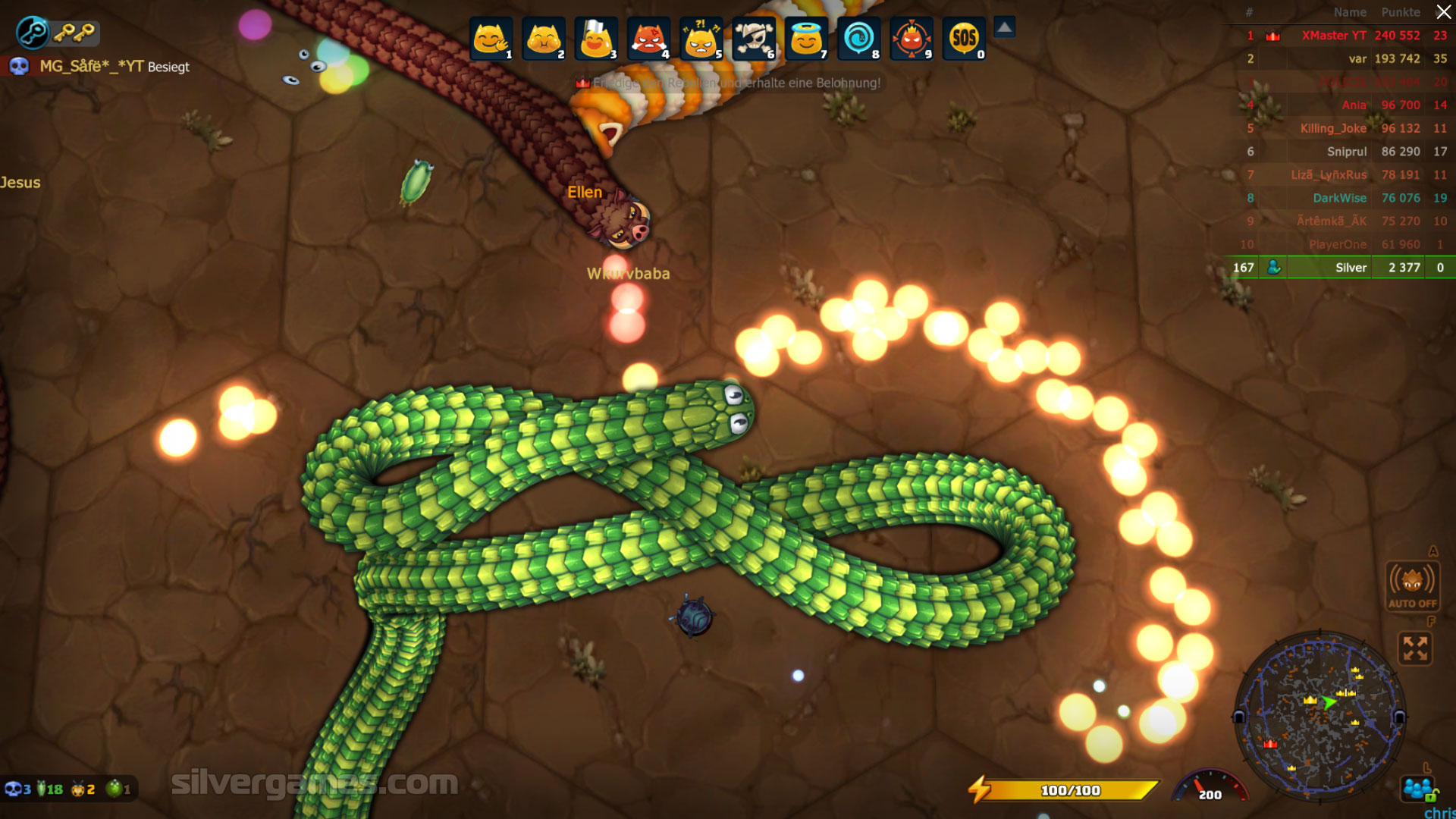This screenshot has height=819, width=1456.
Task: Collapse the emote bar with the arrow
Action: coord(1004,28)
